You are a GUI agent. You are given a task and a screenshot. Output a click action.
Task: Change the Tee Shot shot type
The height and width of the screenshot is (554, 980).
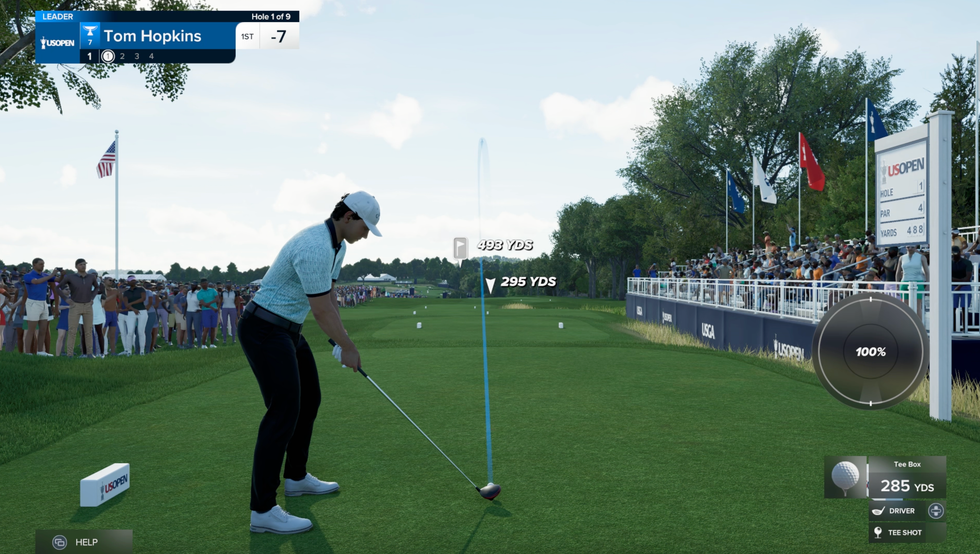tap(906, 532)
